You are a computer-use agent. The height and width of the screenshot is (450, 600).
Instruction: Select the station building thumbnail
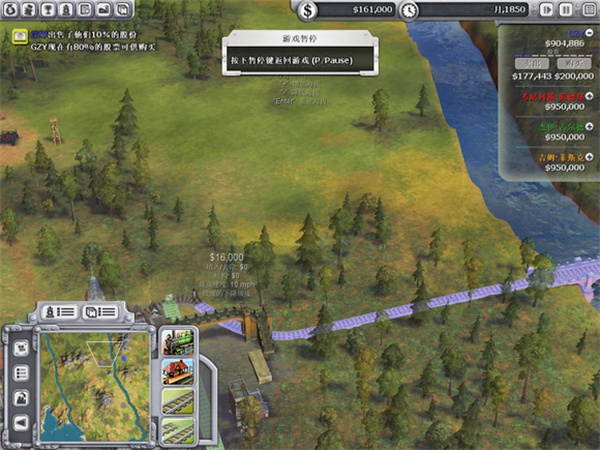click(x=177, y=374)
